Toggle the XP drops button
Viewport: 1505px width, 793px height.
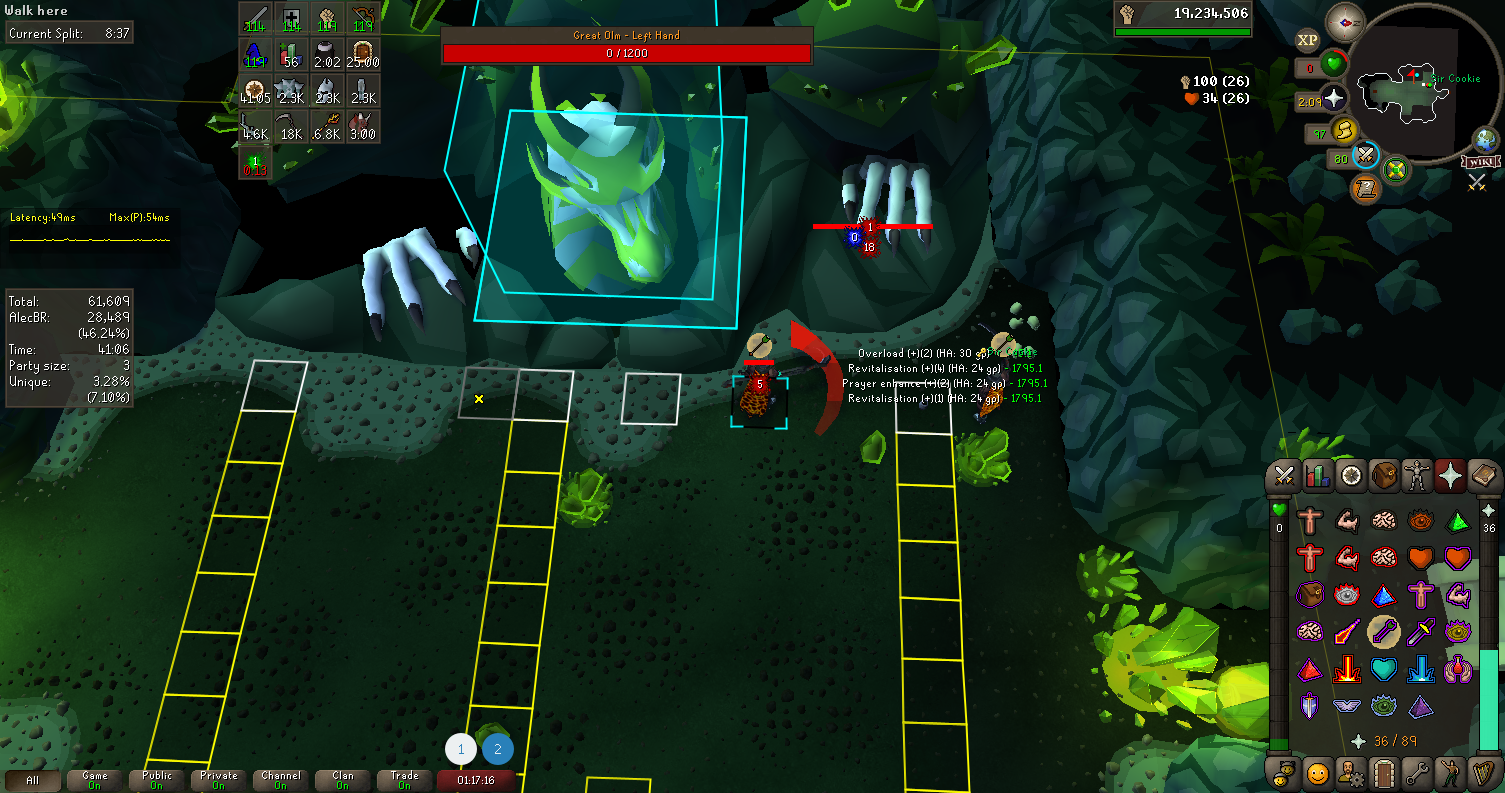(x=1307, y=41)
